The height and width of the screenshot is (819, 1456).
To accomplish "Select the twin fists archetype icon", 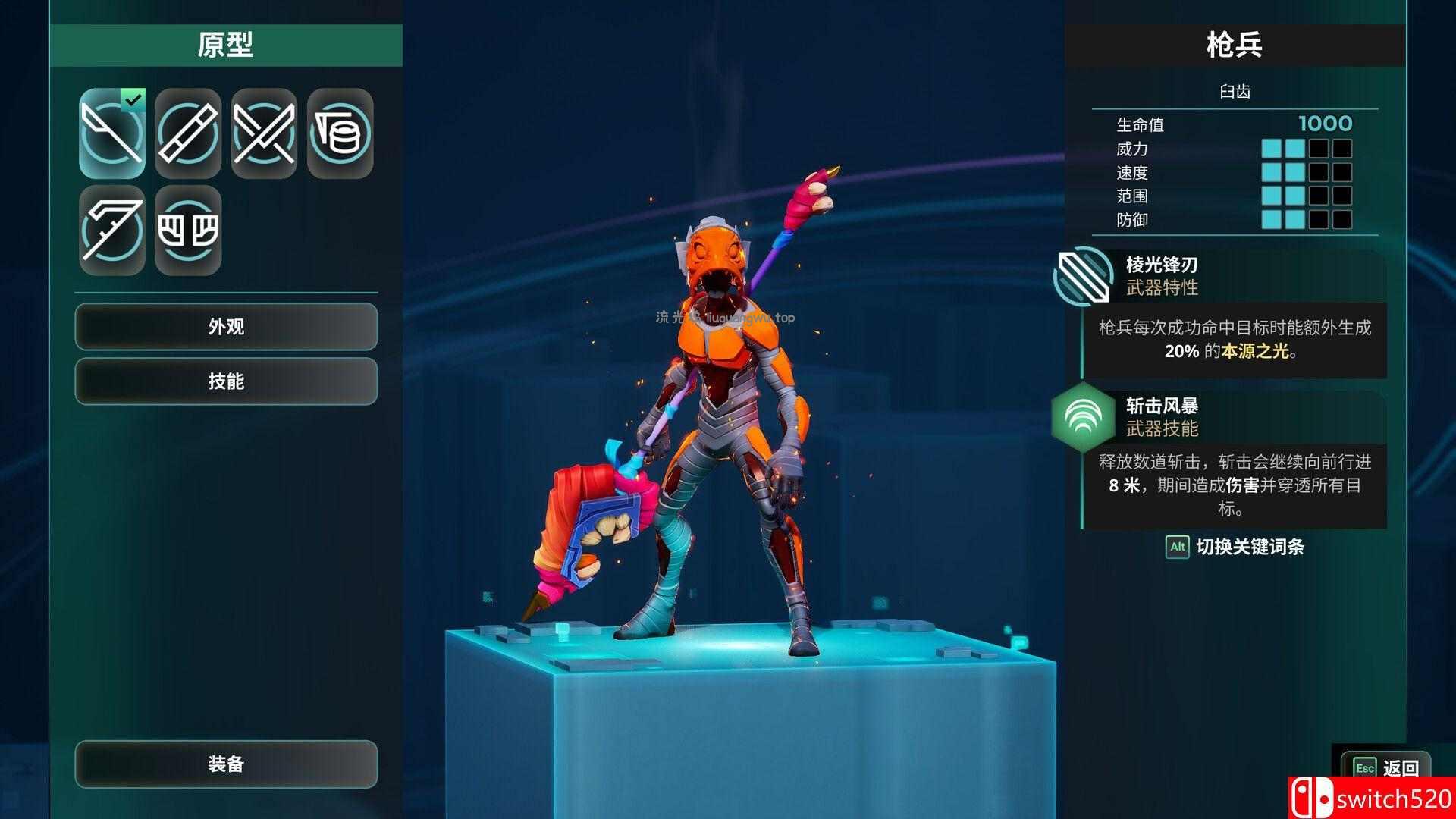I will pos(188,230).
